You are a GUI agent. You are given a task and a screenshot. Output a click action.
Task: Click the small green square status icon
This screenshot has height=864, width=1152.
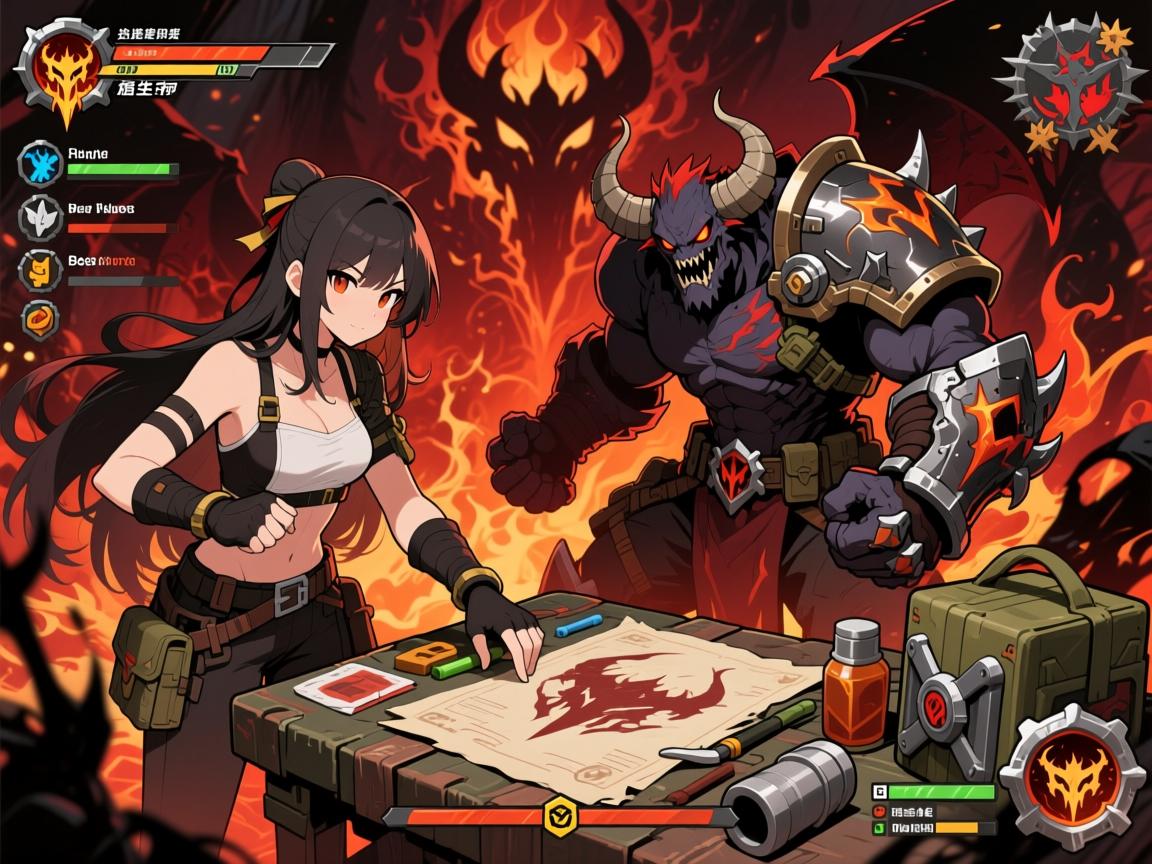(879, 828)
